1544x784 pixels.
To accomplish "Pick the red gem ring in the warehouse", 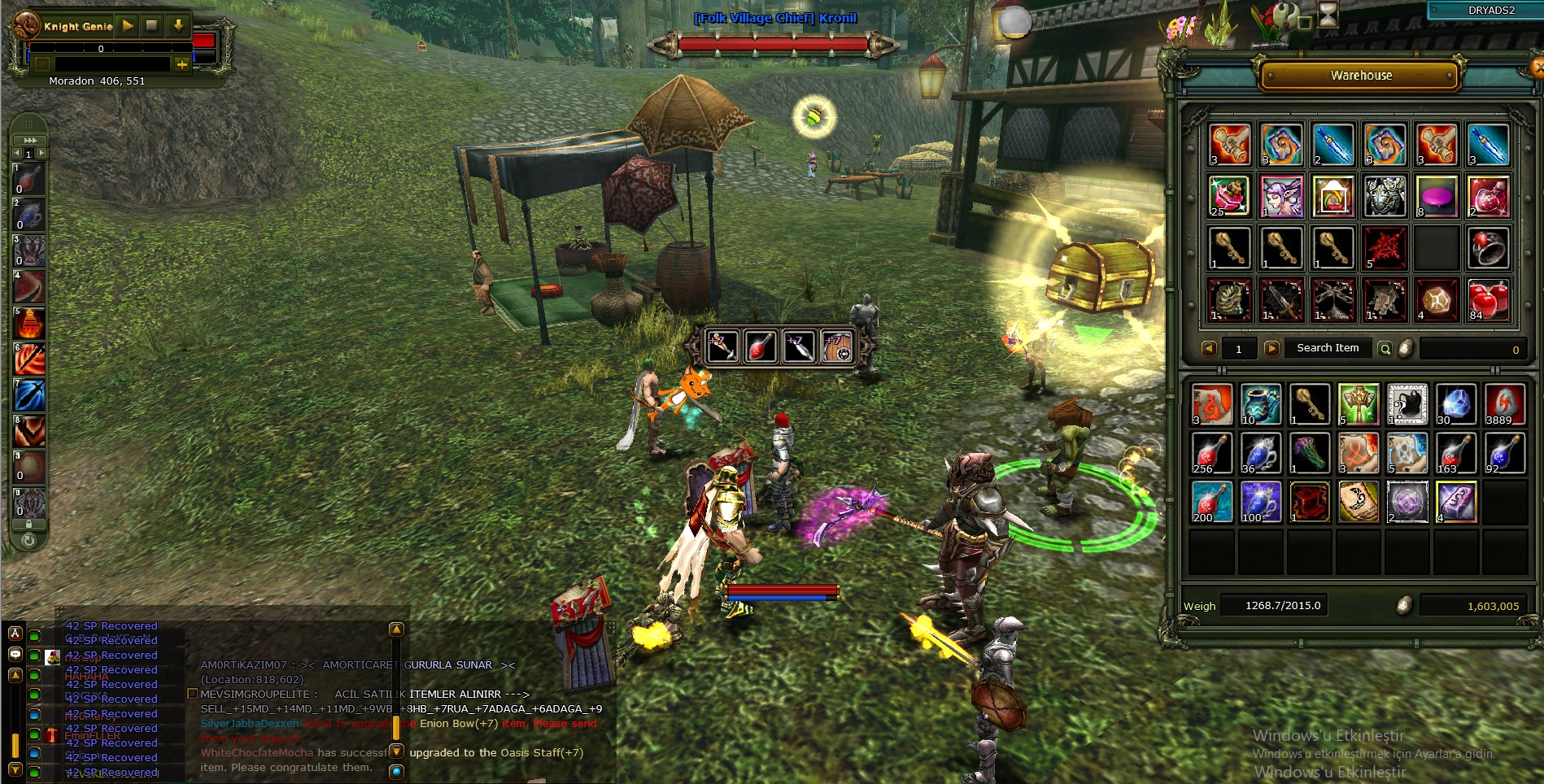I will 1488,248.
